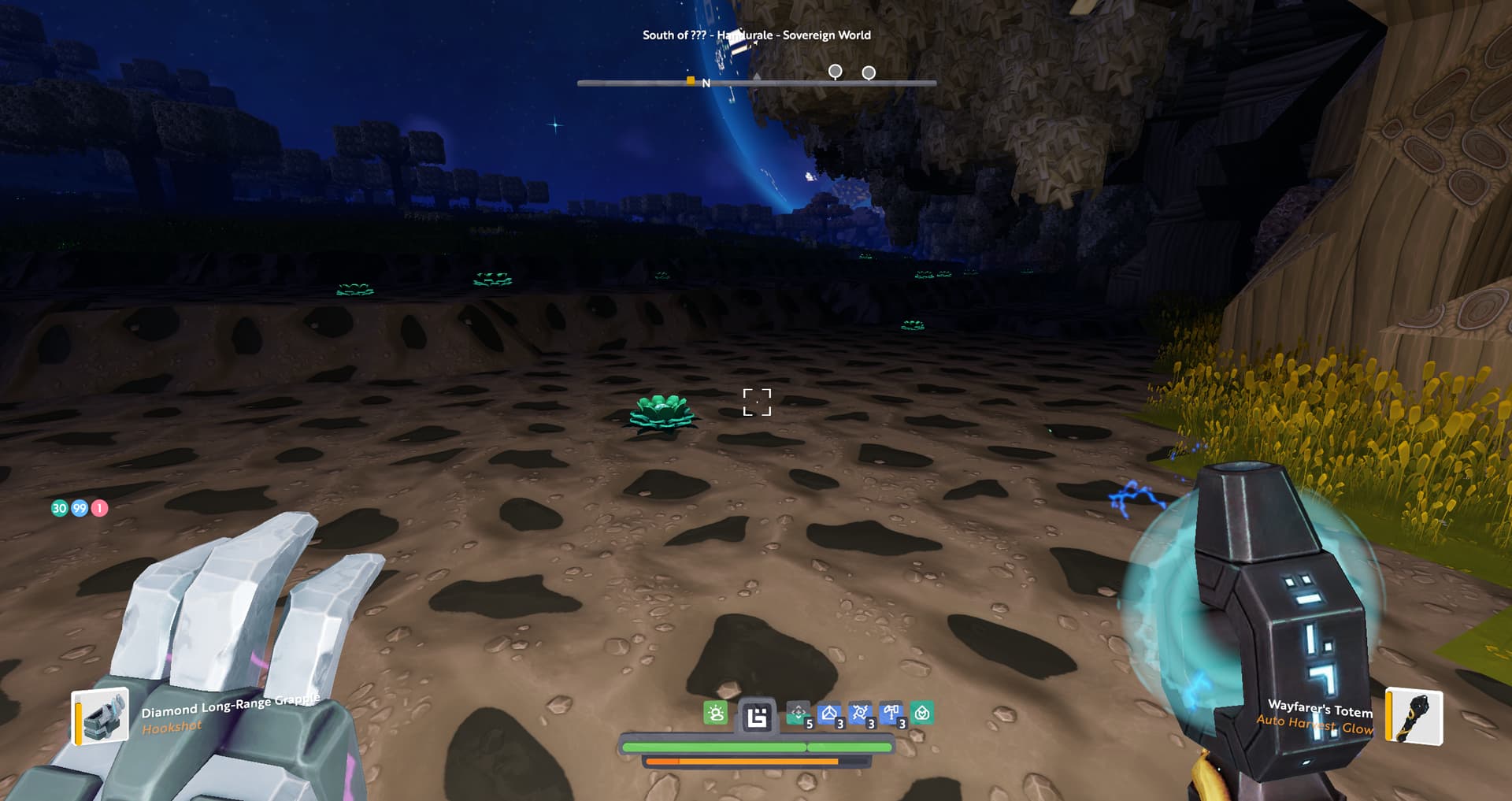Select the Wayfarer's Totem slot
1512x801 pixels.
(x=1414, y=716)
